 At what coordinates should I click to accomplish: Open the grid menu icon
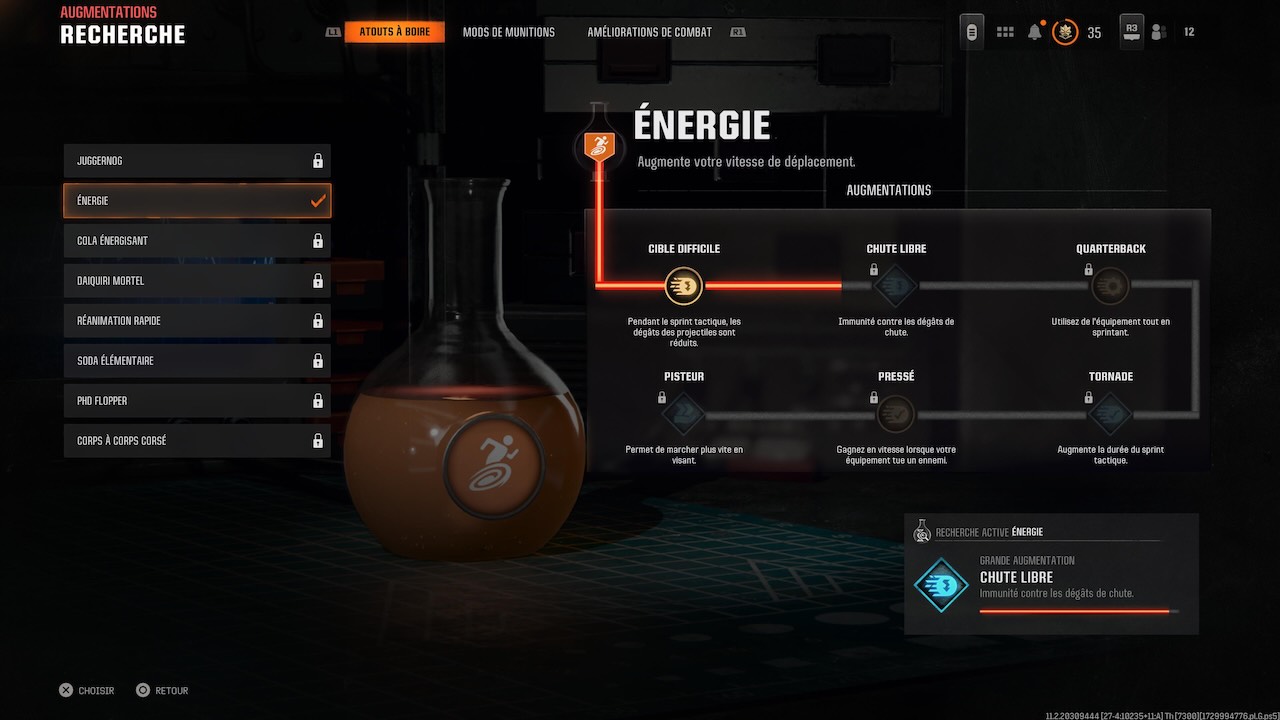[x=1005, y=32]
